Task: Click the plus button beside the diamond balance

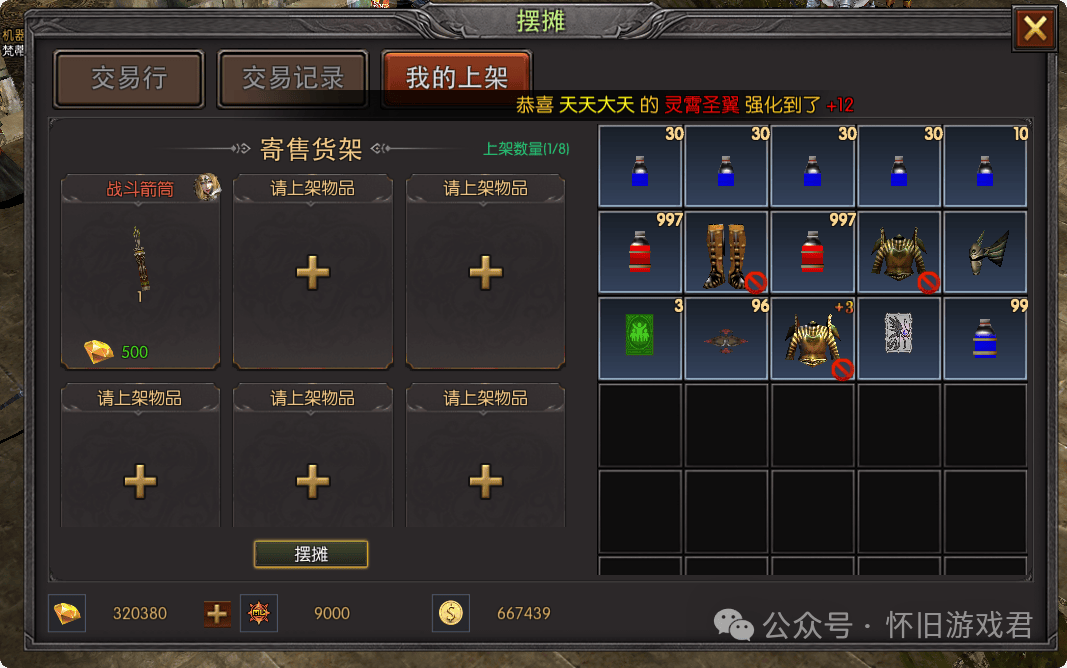Action: tap(217, 613)
